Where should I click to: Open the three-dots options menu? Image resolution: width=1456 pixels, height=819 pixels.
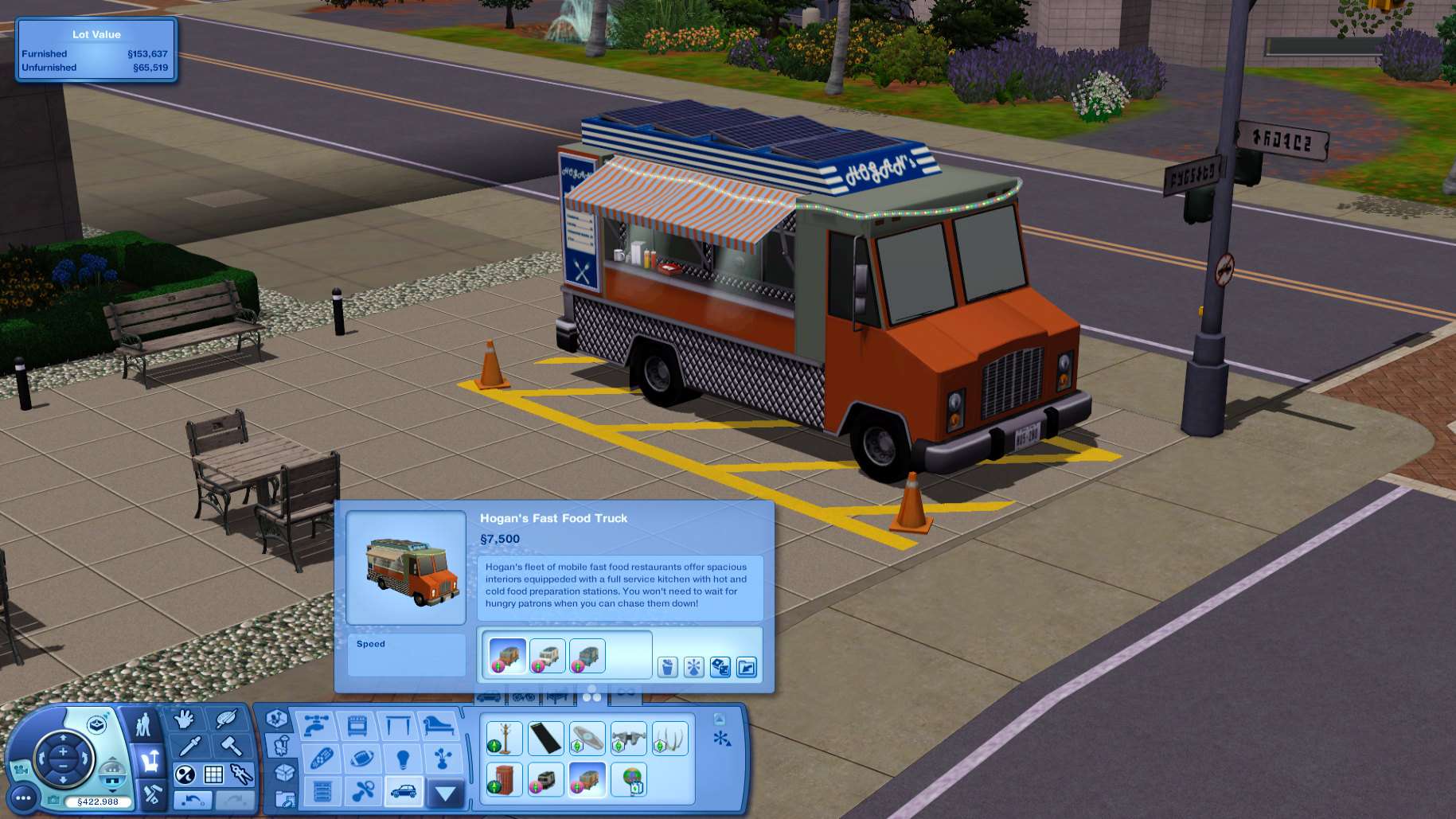click(23, 798)
